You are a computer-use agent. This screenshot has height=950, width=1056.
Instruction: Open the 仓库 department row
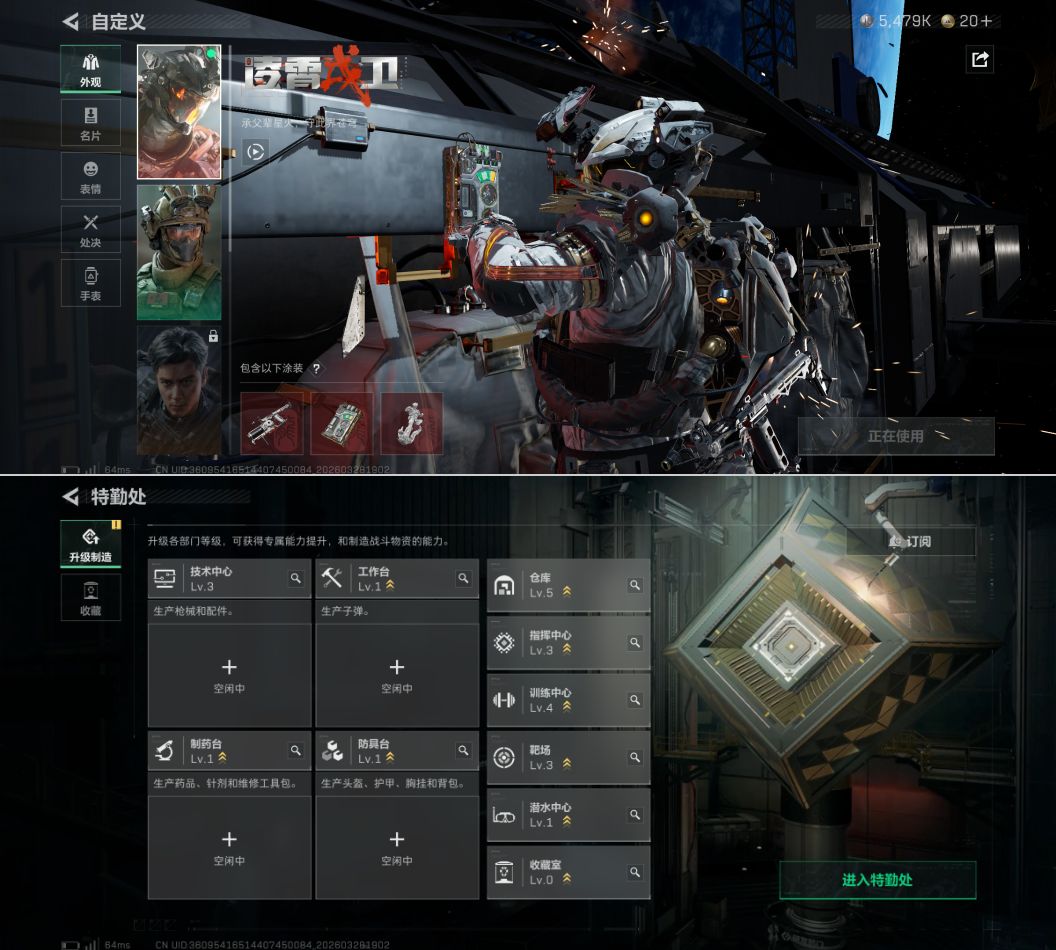pyautogui.click(x=568, y=585)
